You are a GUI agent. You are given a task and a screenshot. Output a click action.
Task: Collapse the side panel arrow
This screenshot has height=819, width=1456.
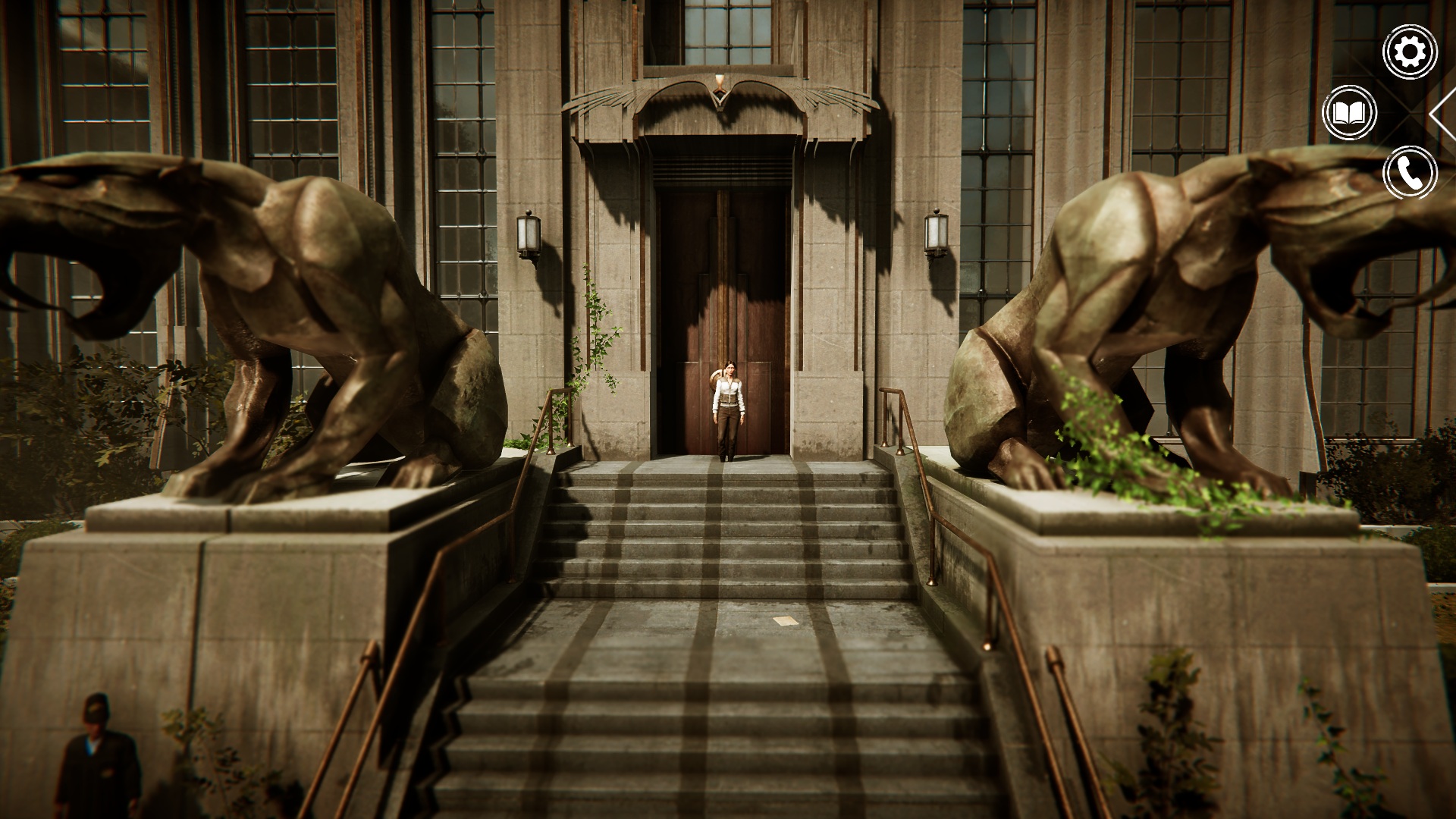1443,113
